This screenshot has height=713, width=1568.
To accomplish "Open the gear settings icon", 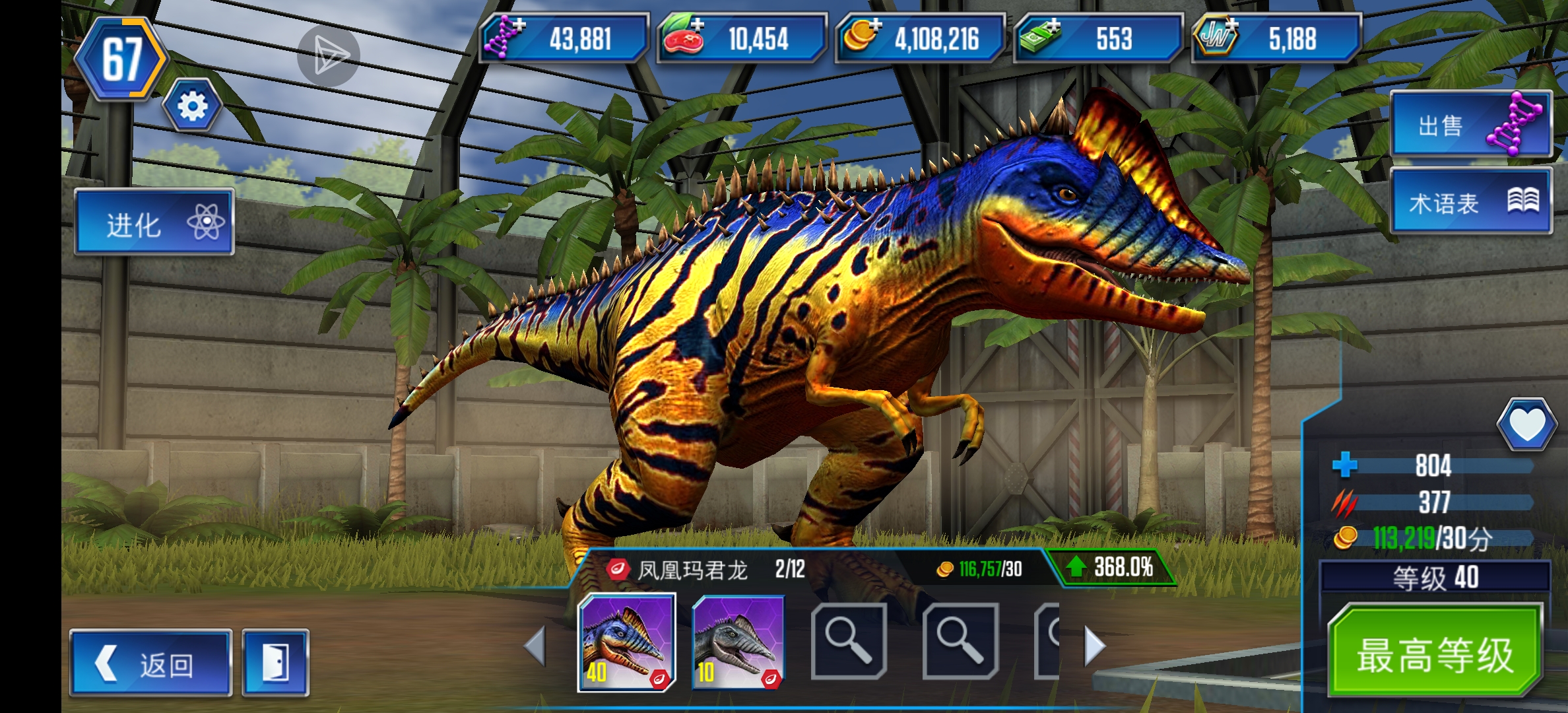I will [193, 106].
